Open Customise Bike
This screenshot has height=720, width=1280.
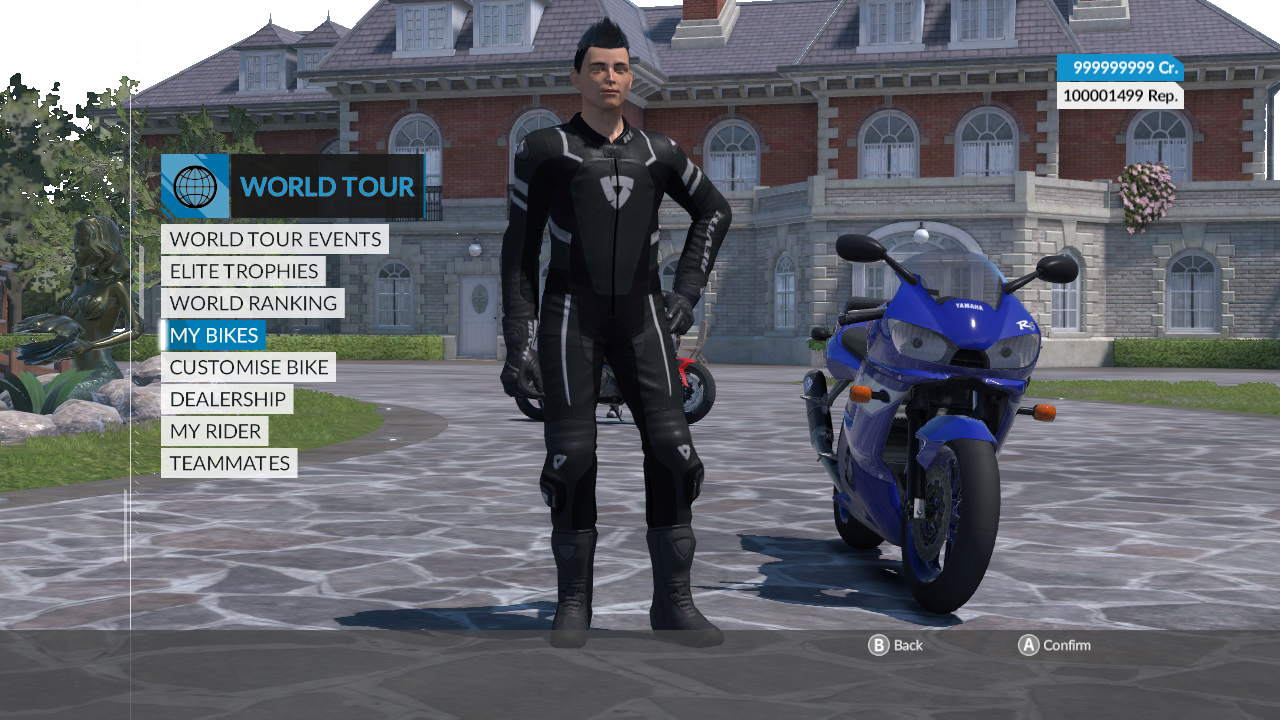tap(248, 367)
